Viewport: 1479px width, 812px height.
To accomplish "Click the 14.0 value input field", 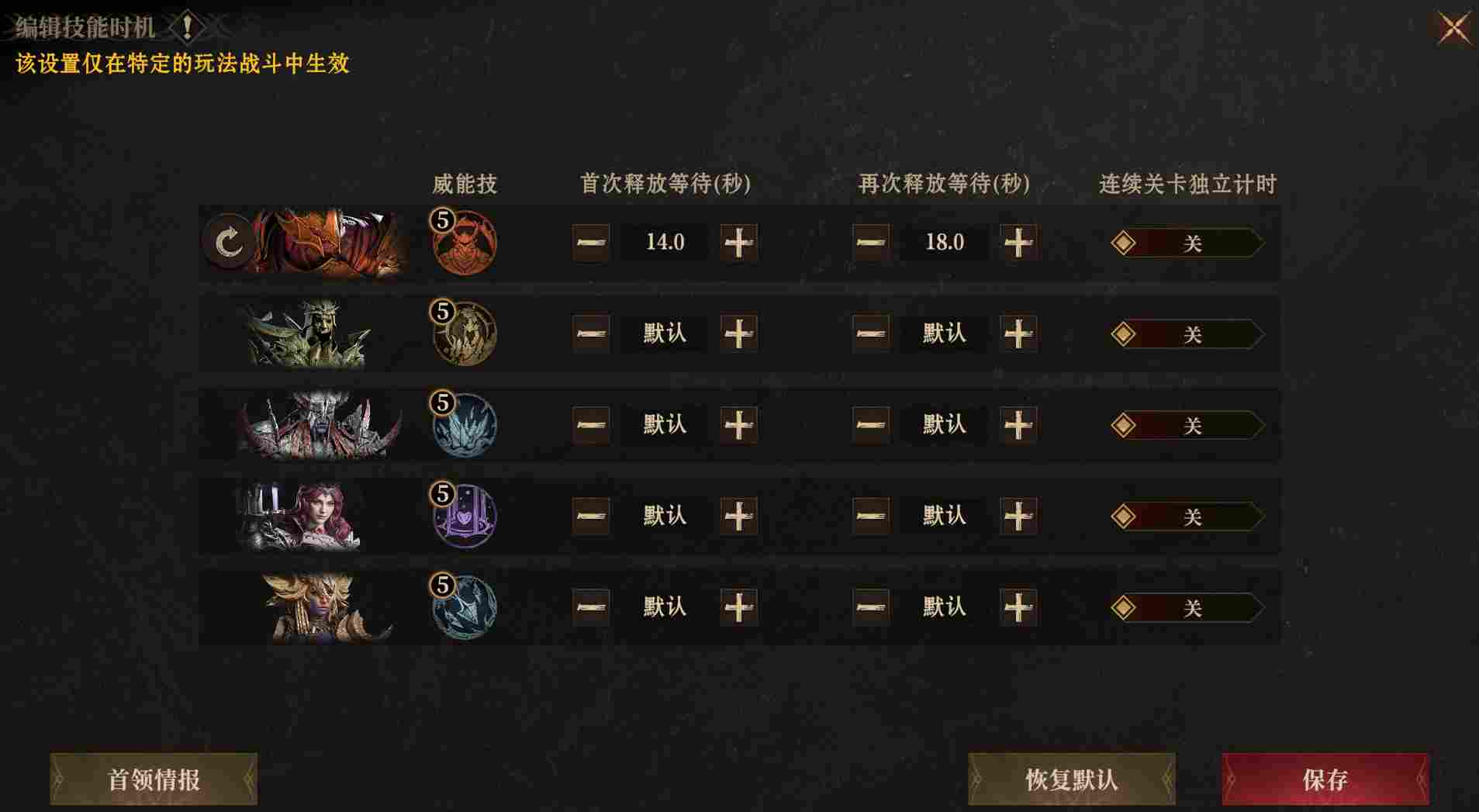I will [664, 243].
